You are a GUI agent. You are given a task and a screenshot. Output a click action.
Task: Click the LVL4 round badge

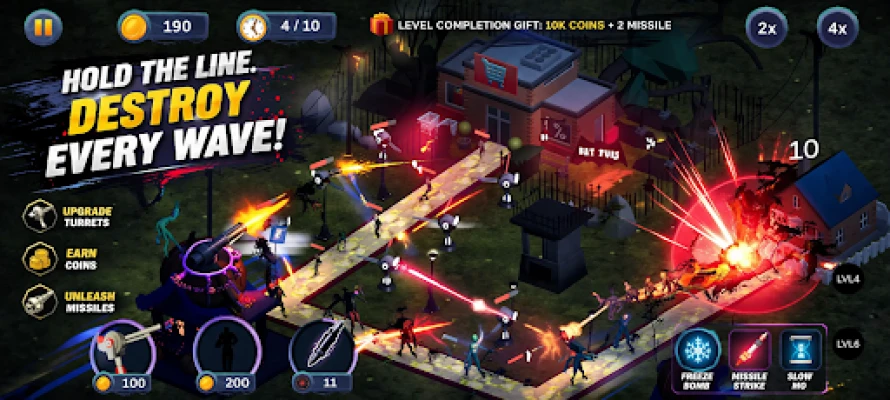849,277
